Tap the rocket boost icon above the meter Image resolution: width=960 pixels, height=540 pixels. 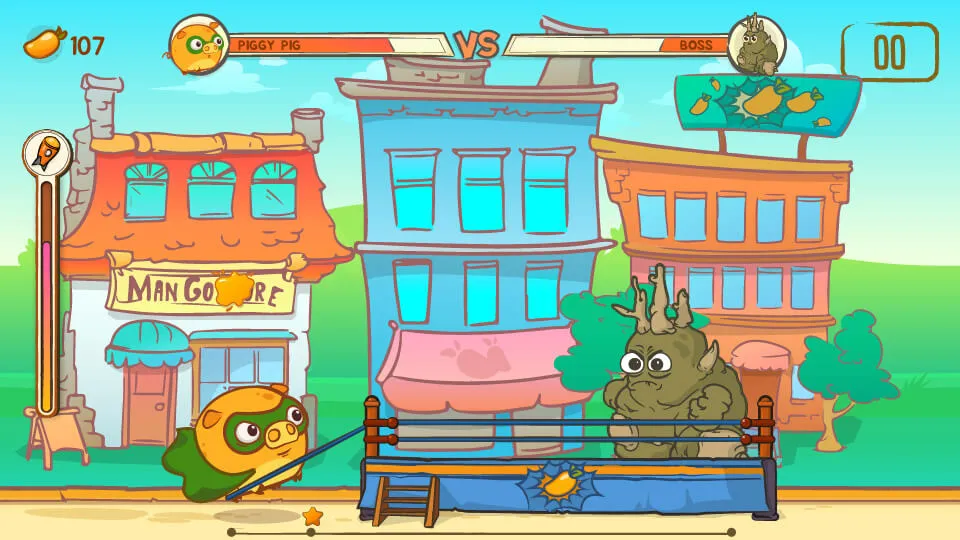coord(47,153)
